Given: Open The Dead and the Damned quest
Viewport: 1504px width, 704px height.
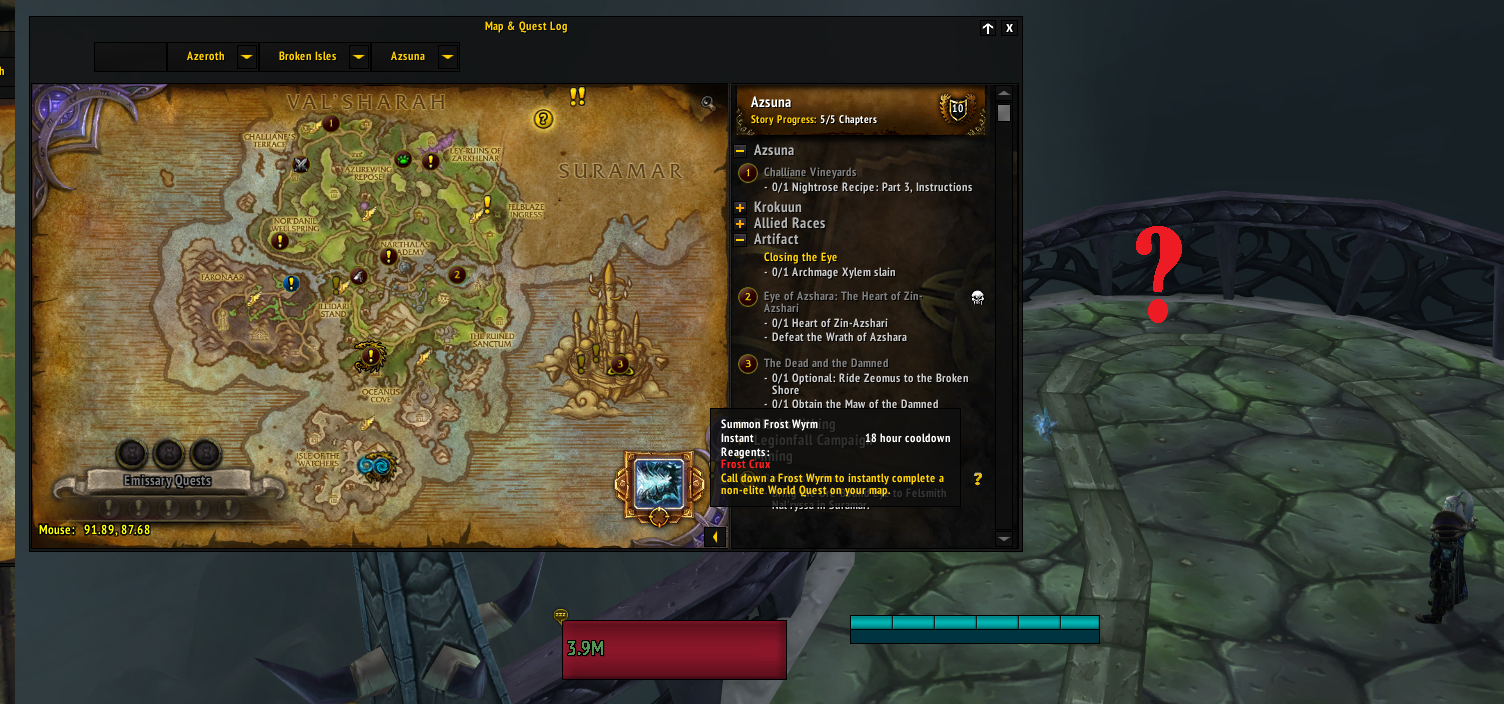Looking at the screenshot, I should coord(825,363).
